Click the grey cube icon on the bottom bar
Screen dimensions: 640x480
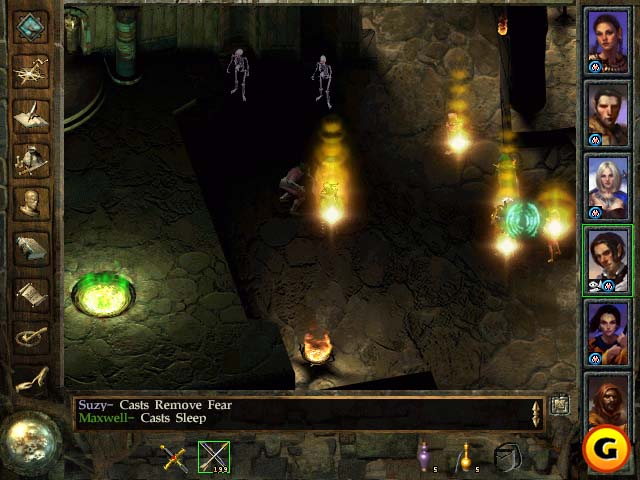click(x=508, y=457)
